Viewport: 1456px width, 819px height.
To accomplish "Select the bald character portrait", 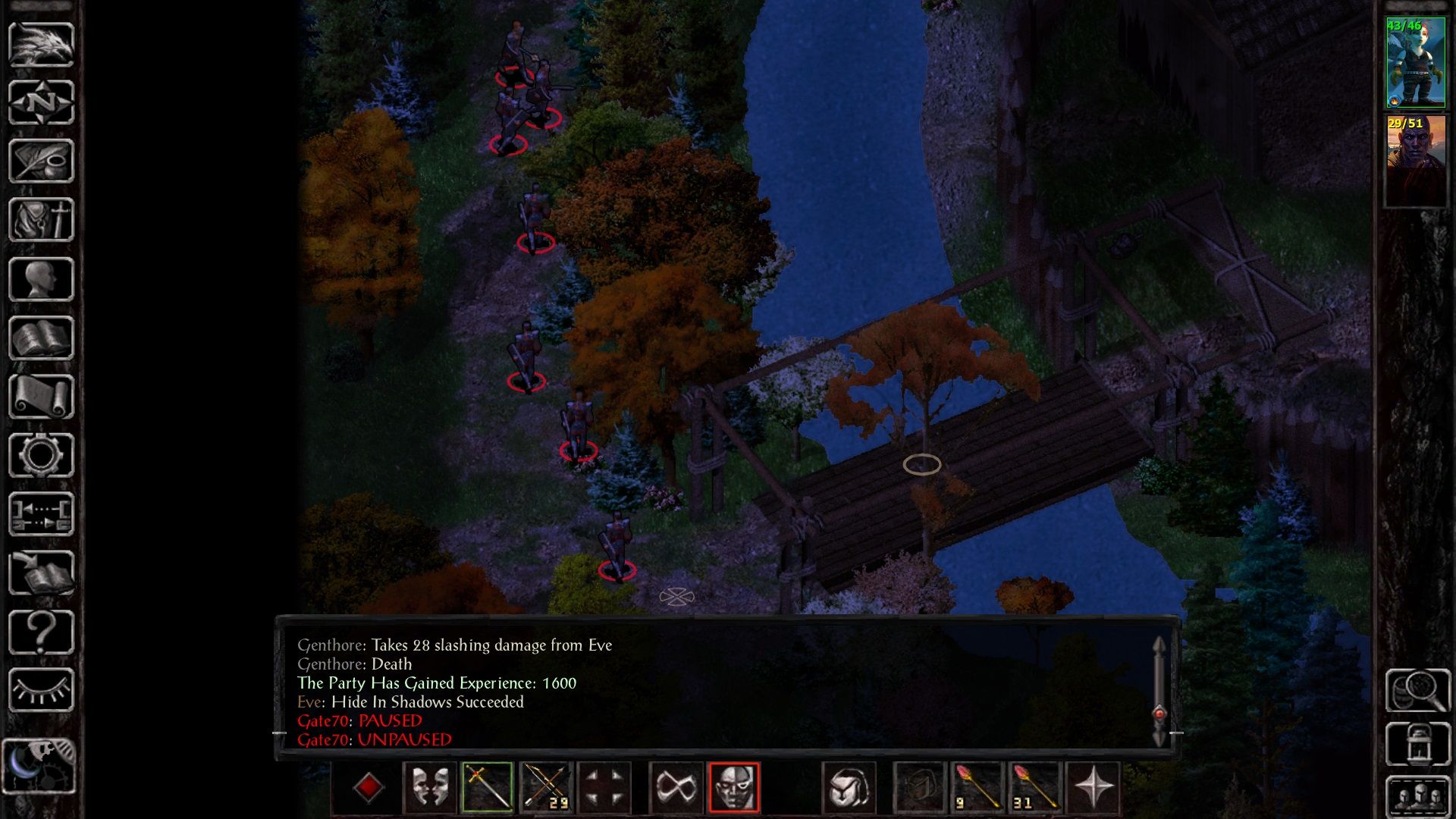I will tap(1415, 160).
